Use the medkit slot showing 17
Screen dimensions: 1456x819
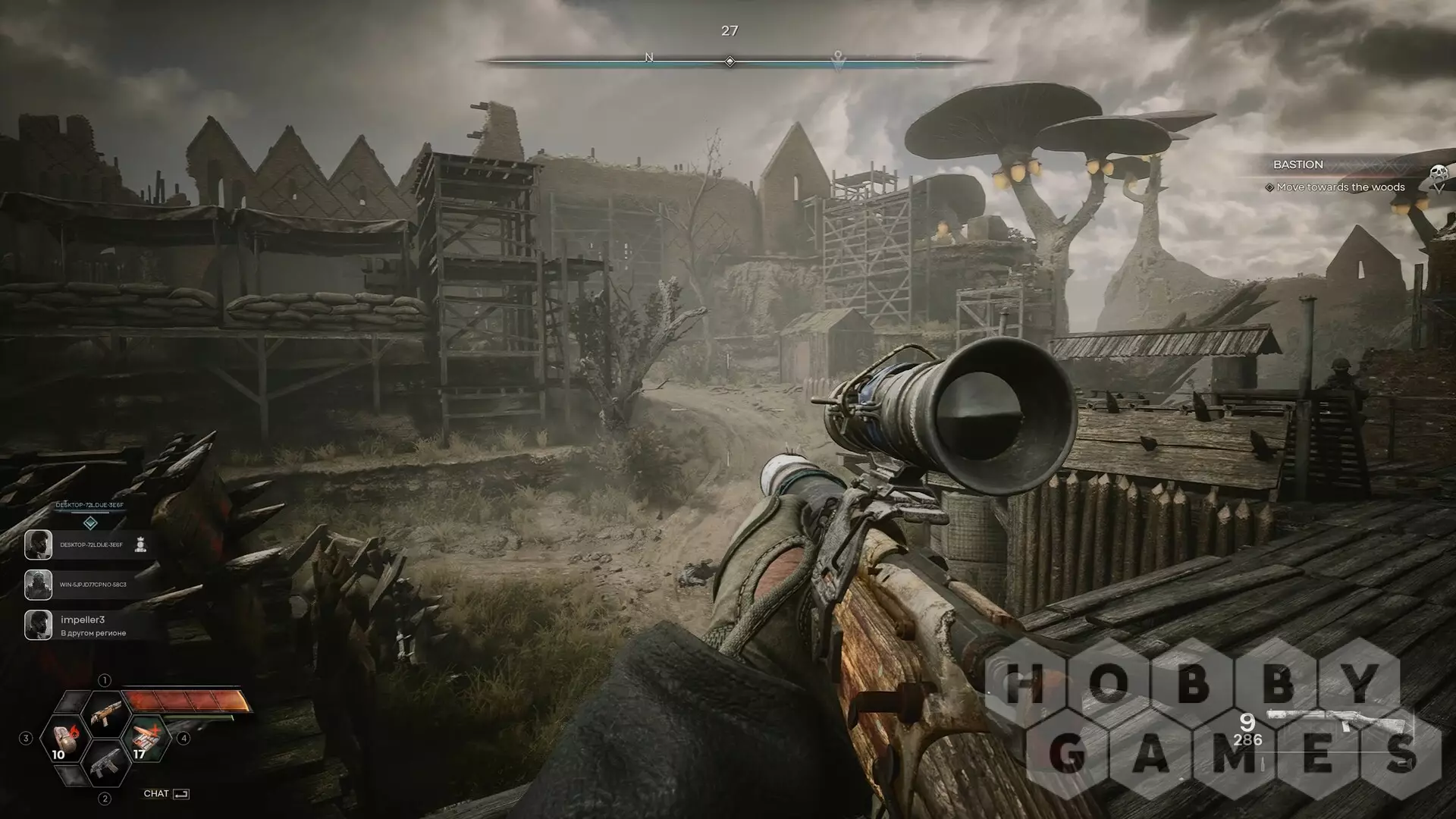point(145,739)
